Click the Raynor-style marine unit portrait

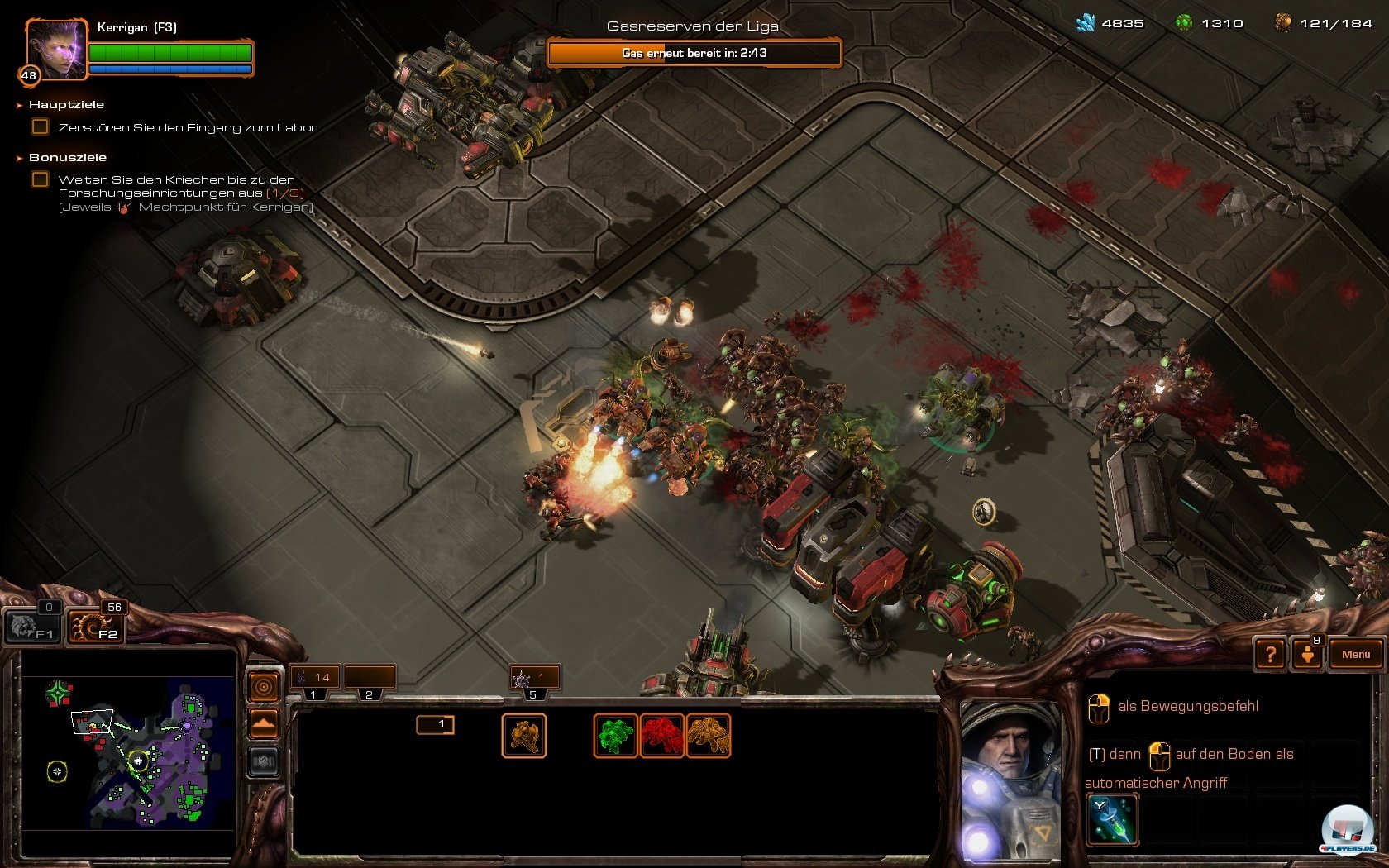tap(1010, 777)
